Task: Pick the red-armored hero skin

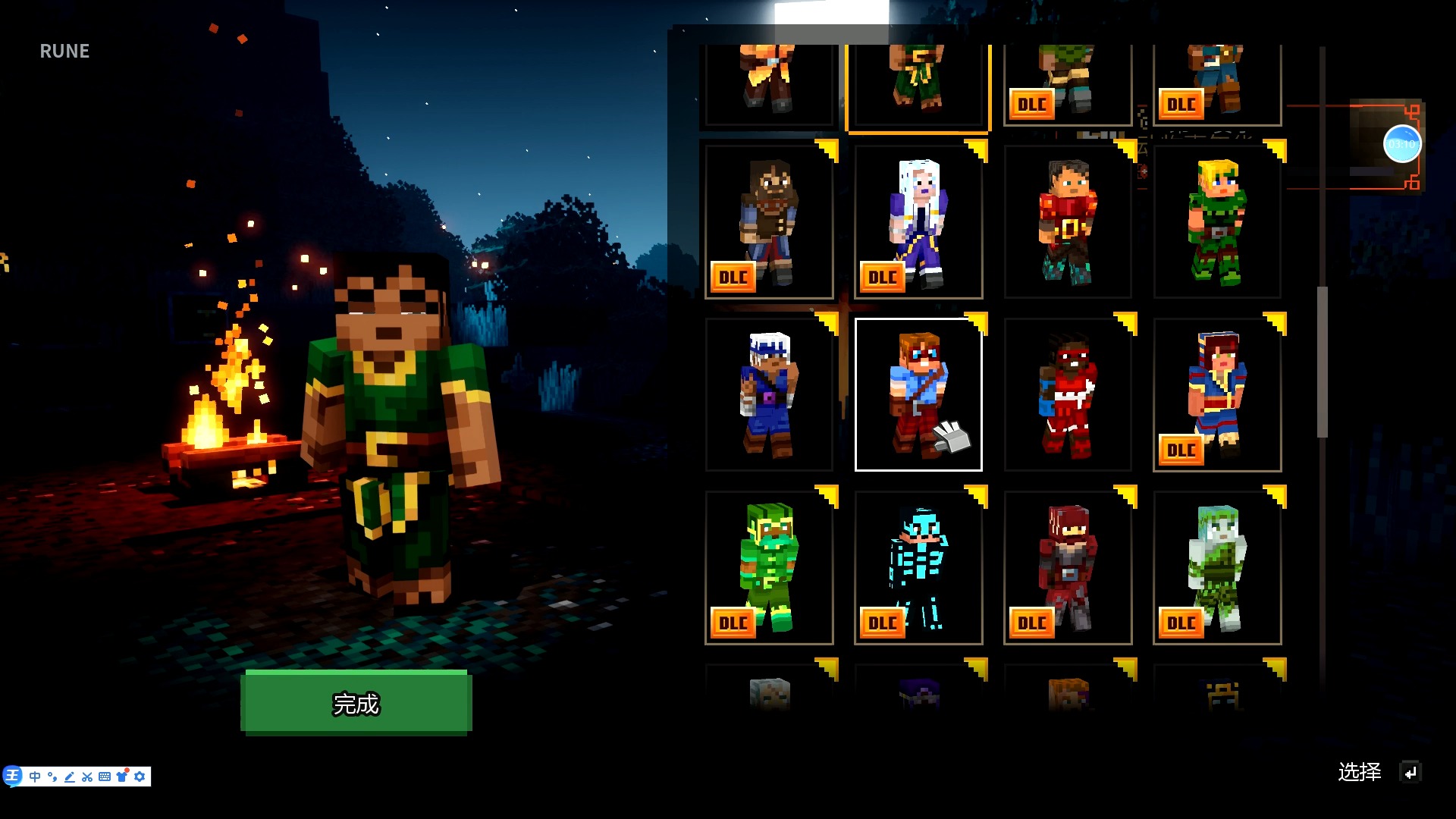Action: (1068, 221)
